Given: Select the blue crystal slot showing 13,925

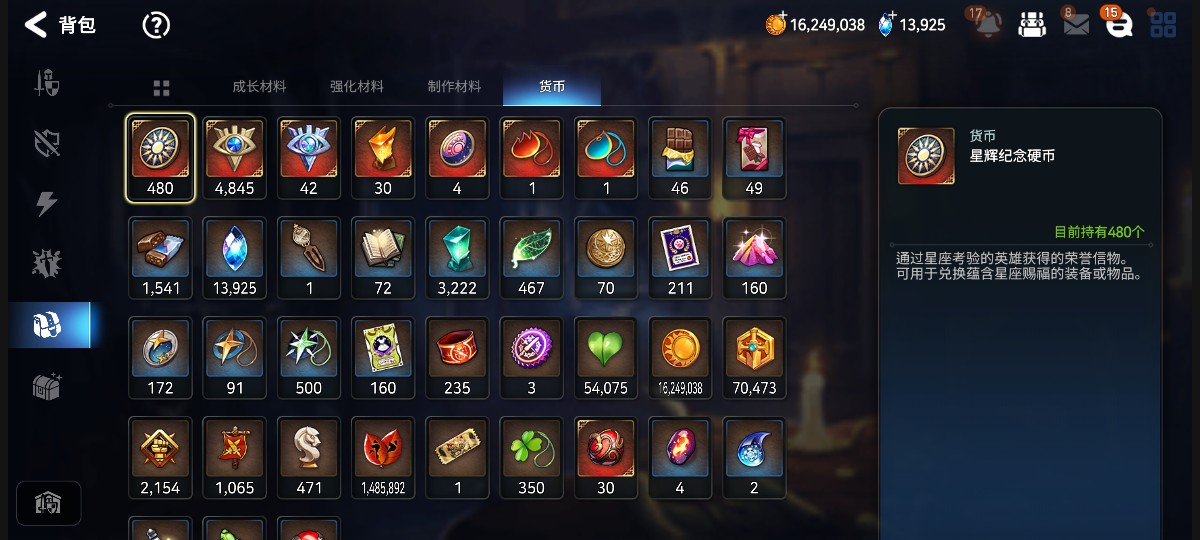Looking at the screenshot, I should [235, 258].
